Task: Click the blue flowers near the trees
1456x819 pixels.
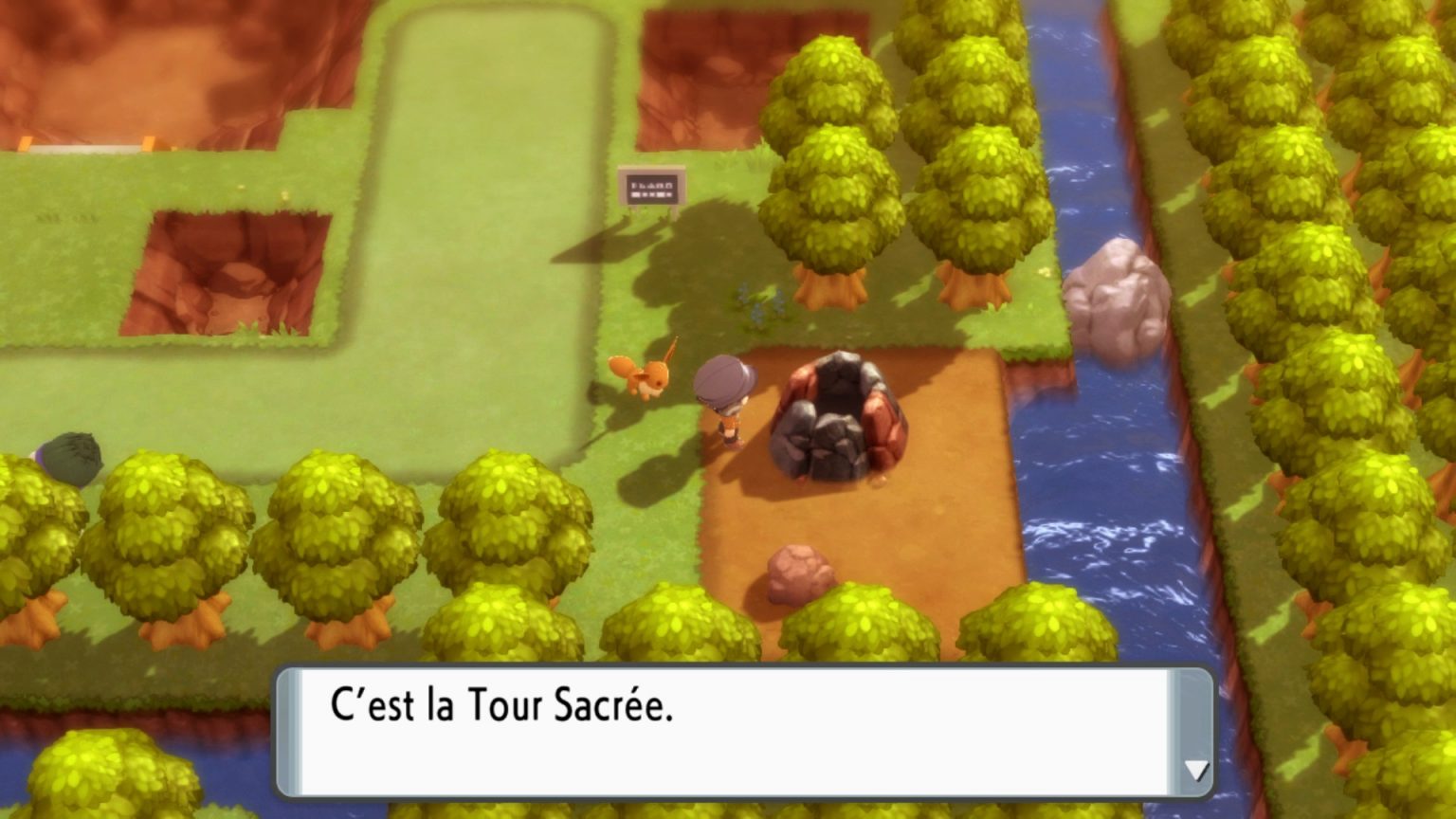Action: (760, 301)
